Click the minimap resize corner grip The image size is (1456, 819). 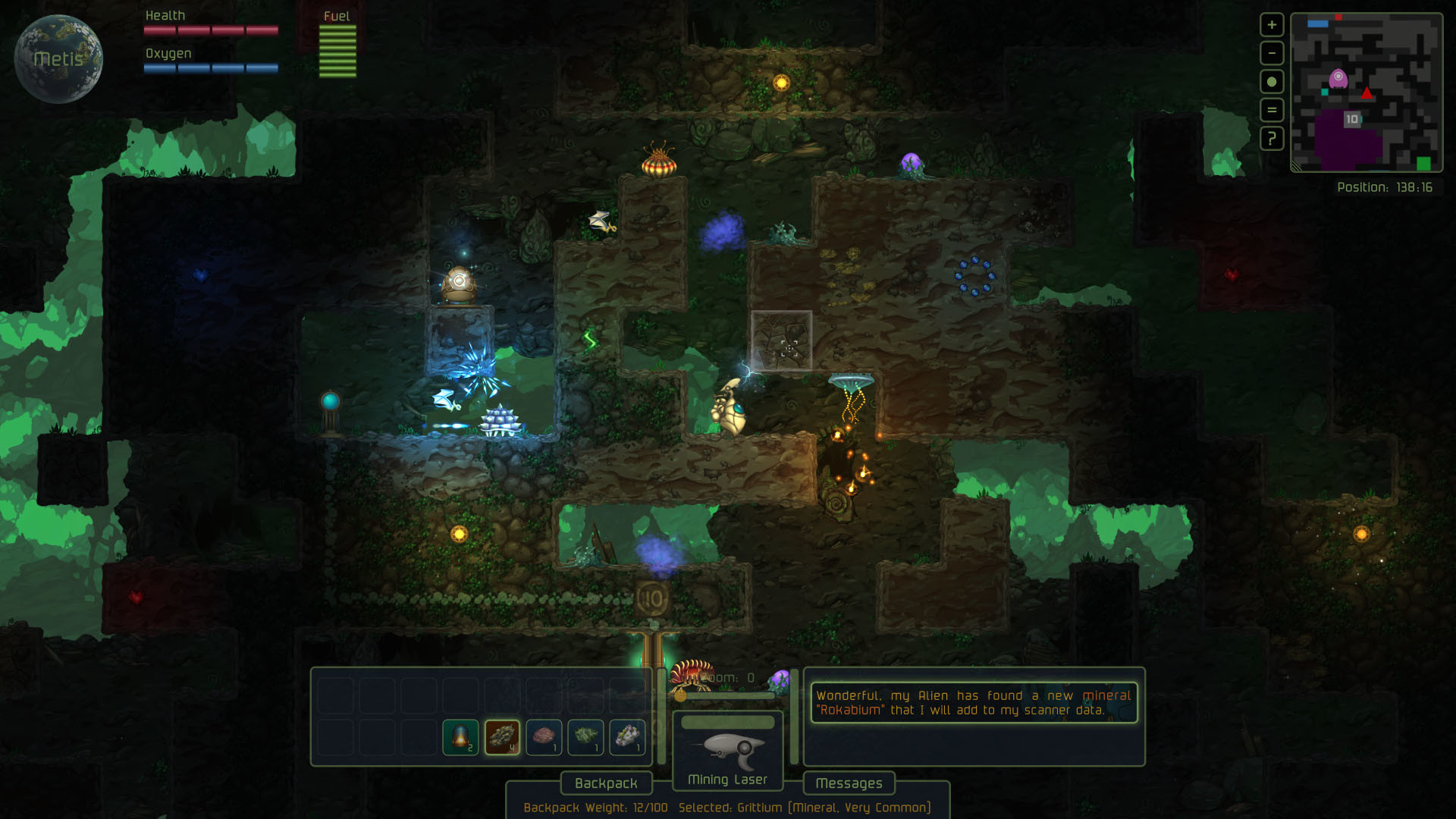tap(1297, 167)
